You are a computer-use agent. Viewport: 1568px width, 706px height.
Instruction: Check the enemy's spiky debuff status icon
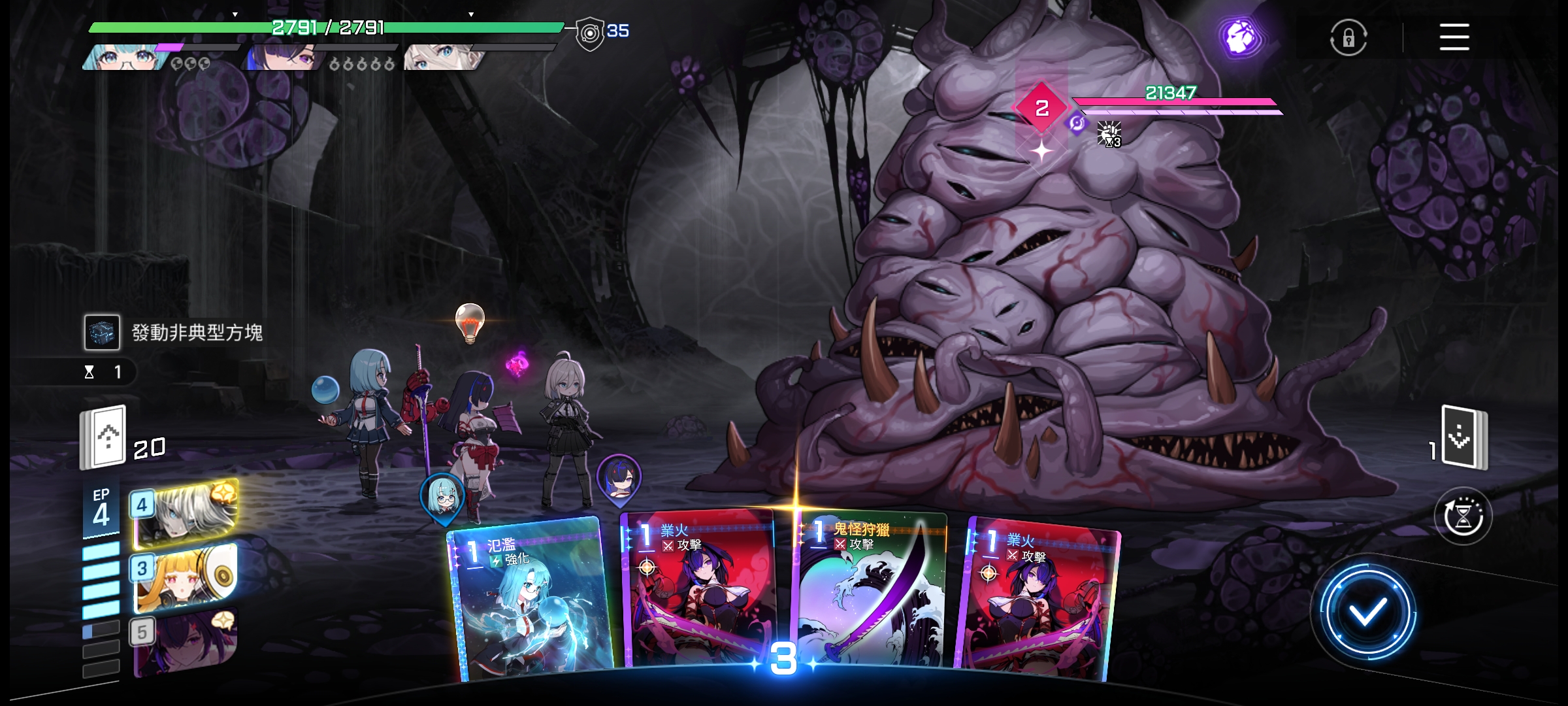point(1109,134)
